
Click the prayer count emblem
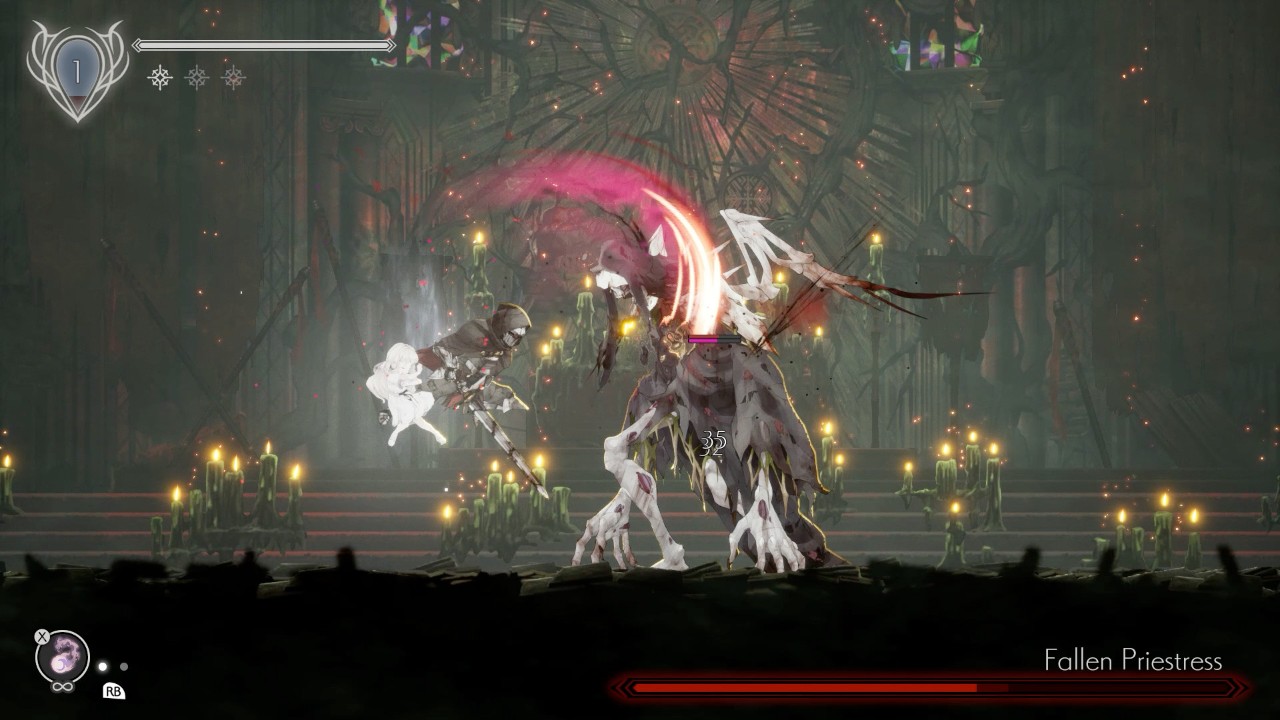[77, 70]
